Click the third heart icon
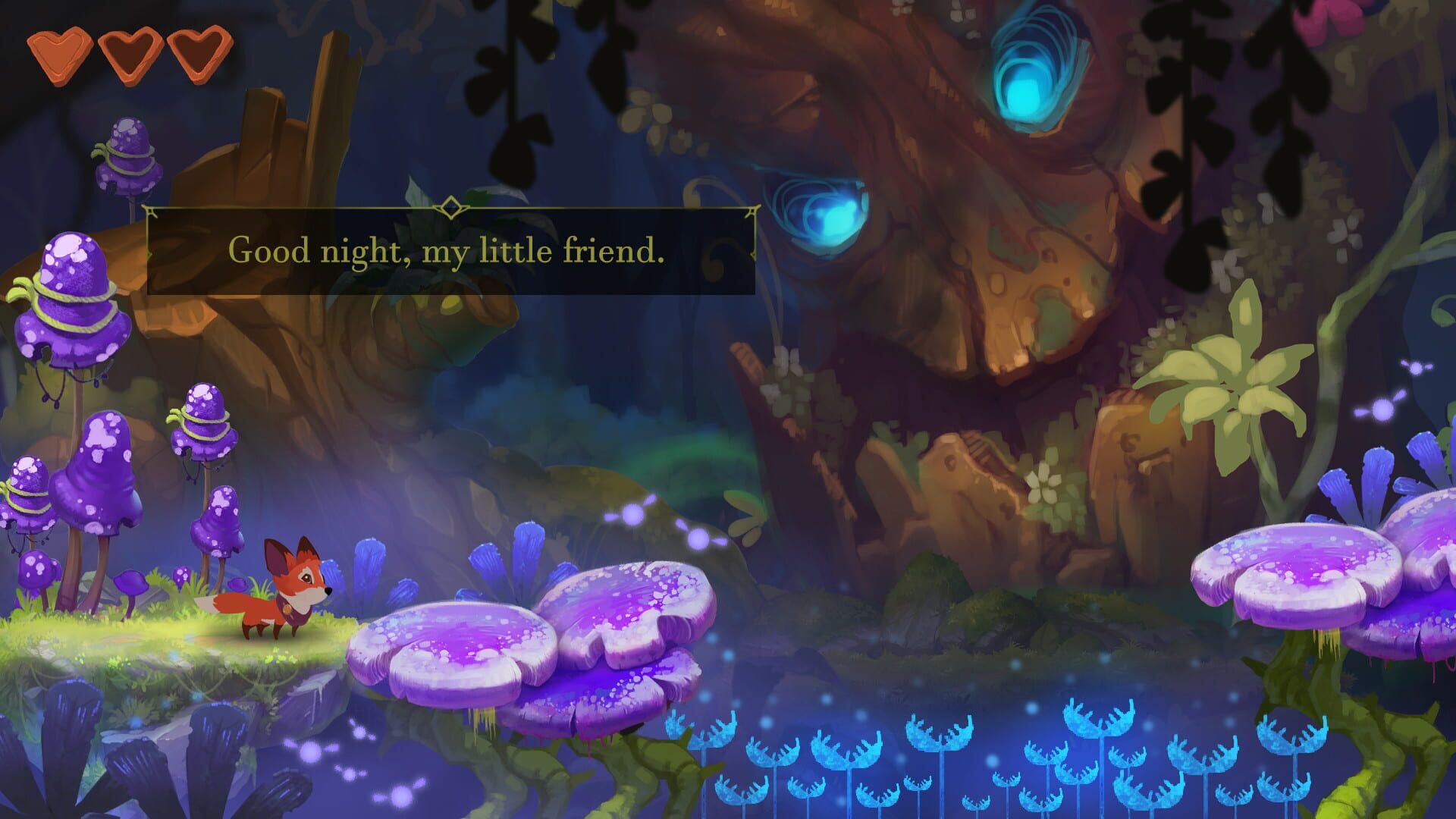The image size is (1456, 819). pos(196,51)
